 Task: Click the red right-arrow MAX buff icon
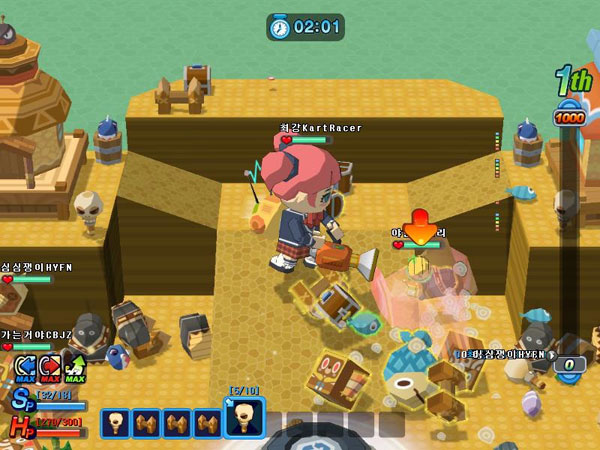(x=49, y=367)
